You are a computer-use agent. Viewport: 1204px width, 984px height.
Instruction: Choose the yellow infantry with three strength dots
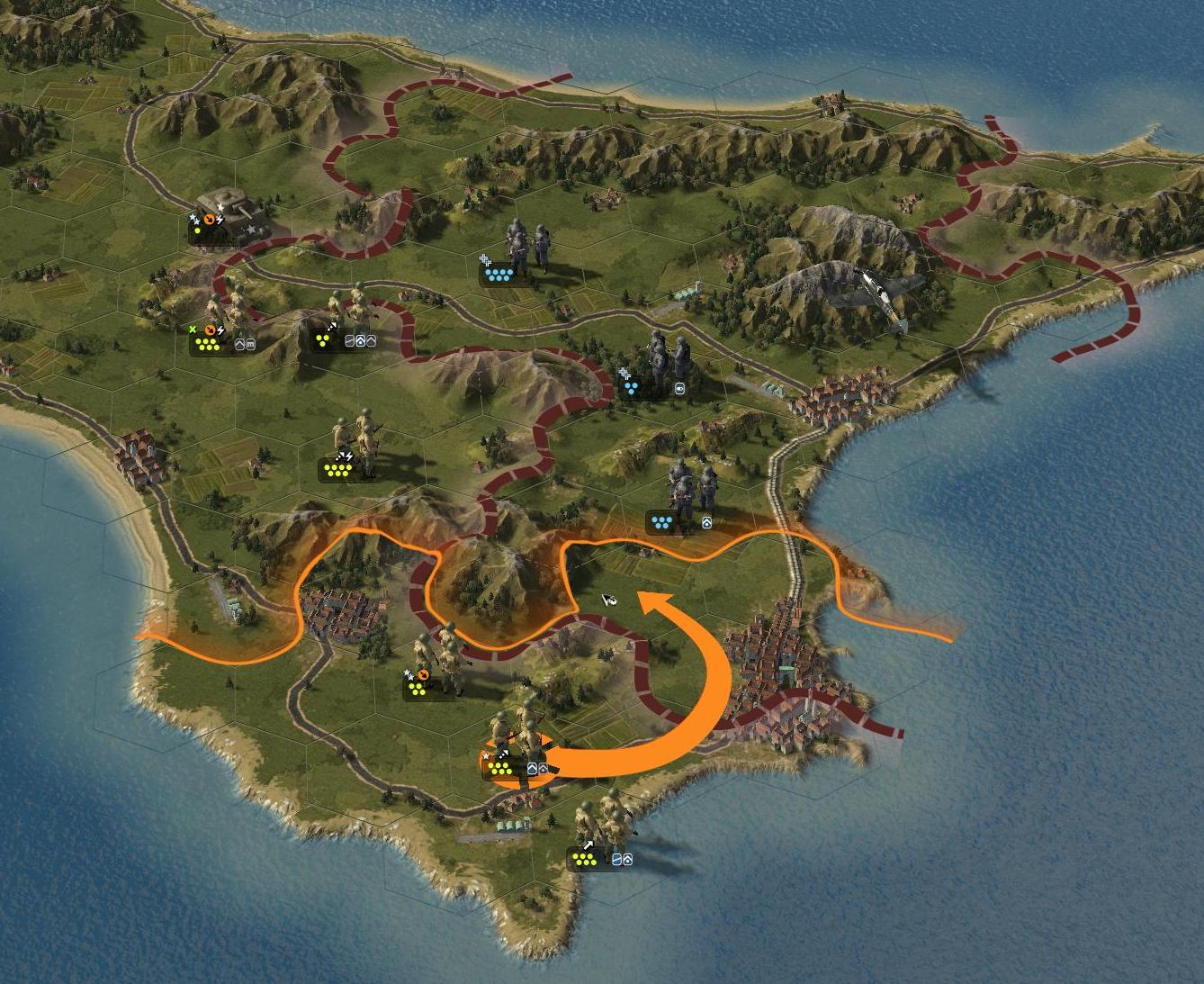(357, 311)
